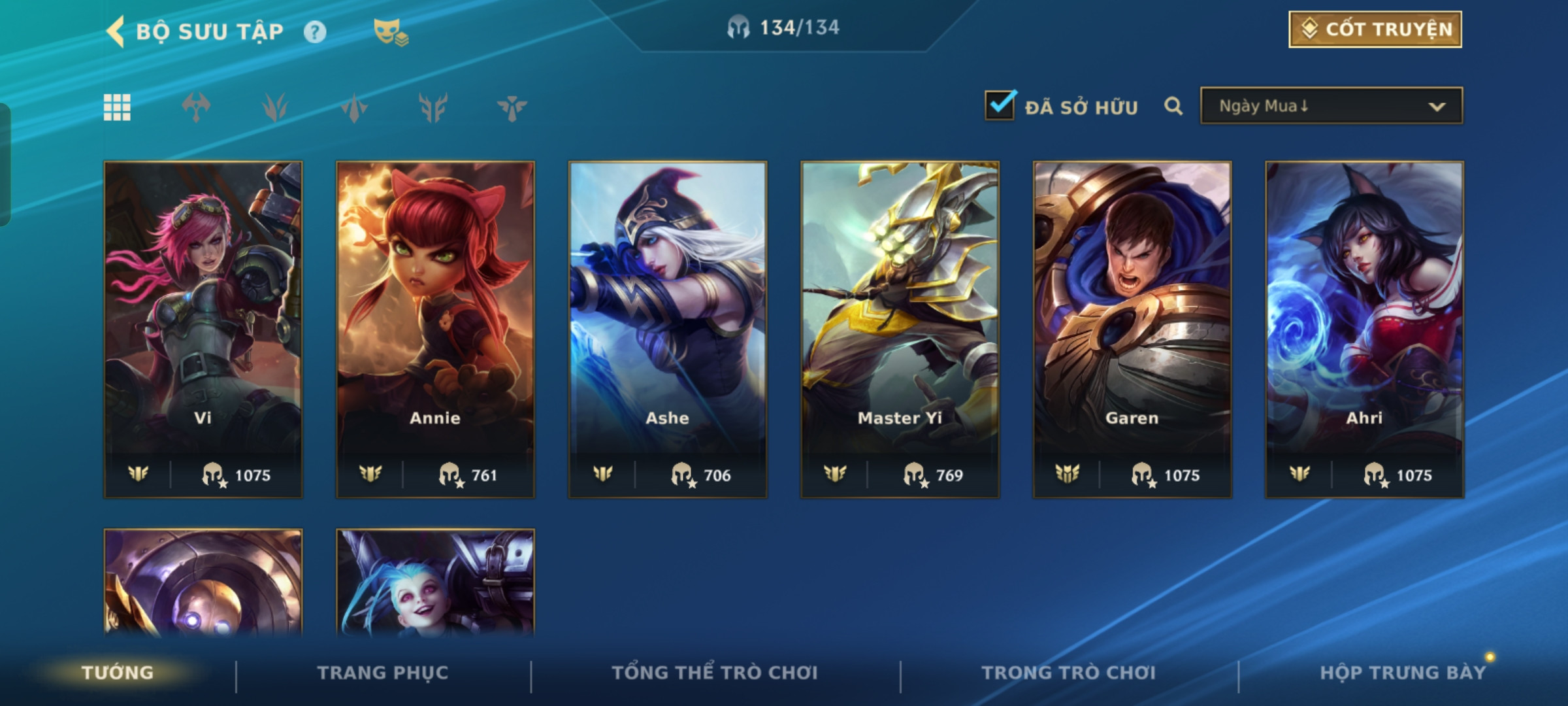Open the Hộp Trưng Bày tab
The width and height of the screenshot is (1568, 706).
point(1402,673)
